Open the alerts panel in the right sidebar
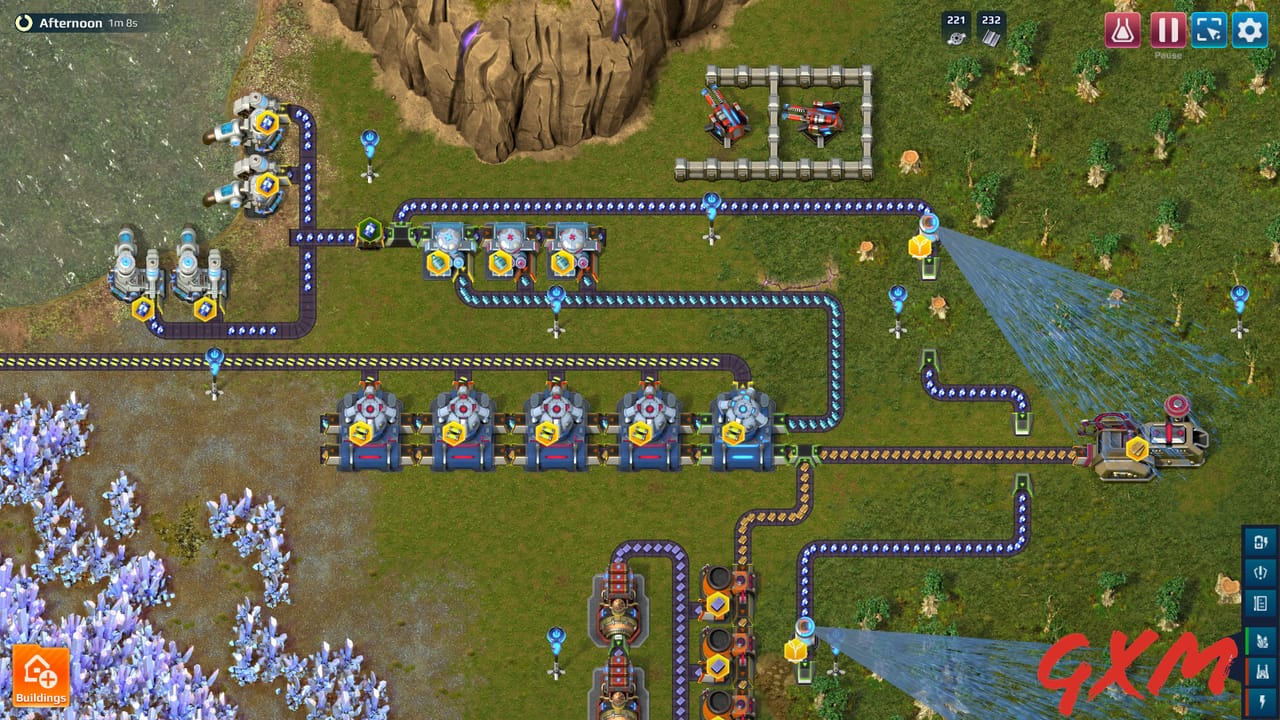 coord(1261,572)
